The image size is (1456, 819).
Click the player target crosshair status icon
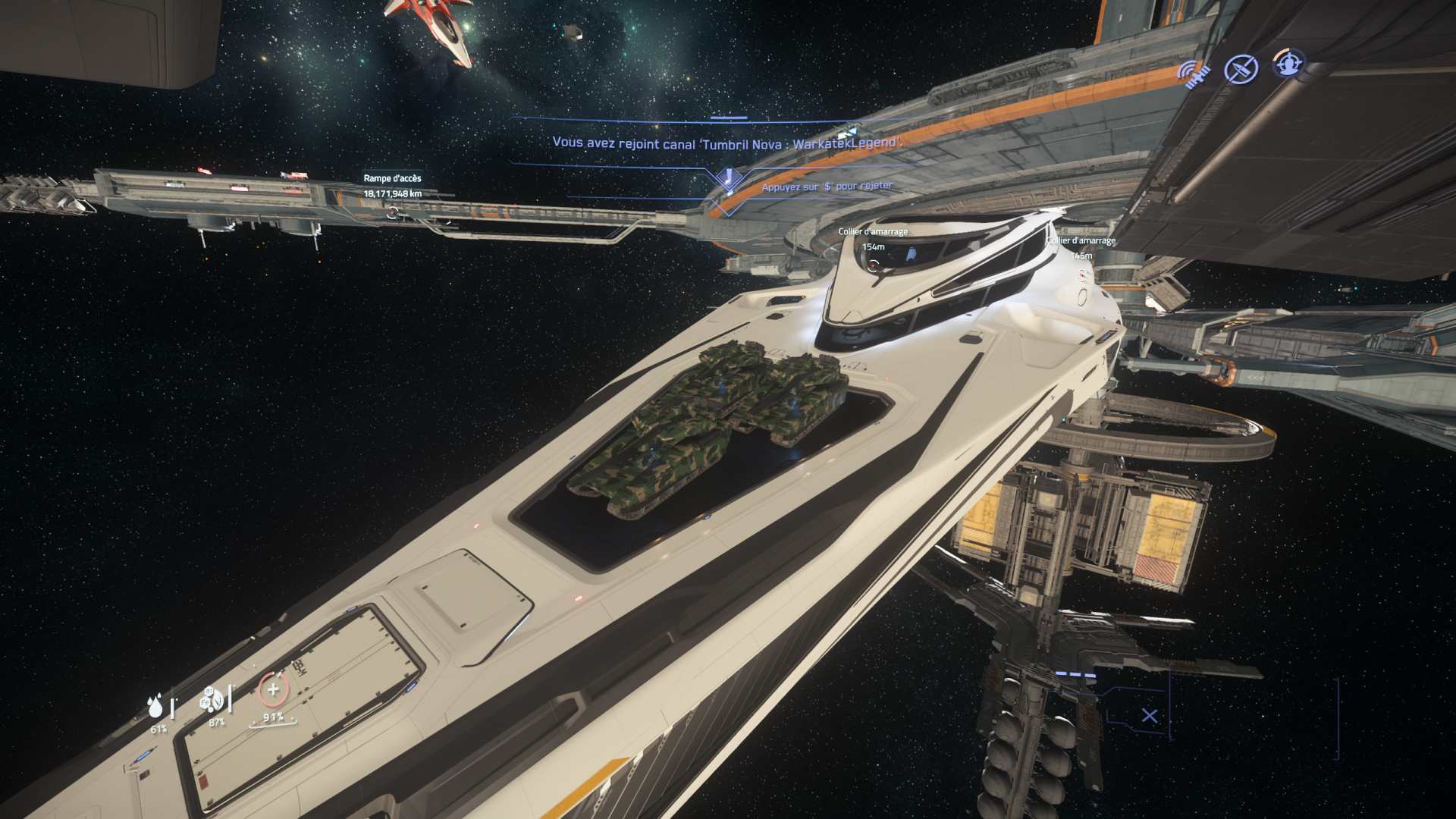tap(1288, 64)
